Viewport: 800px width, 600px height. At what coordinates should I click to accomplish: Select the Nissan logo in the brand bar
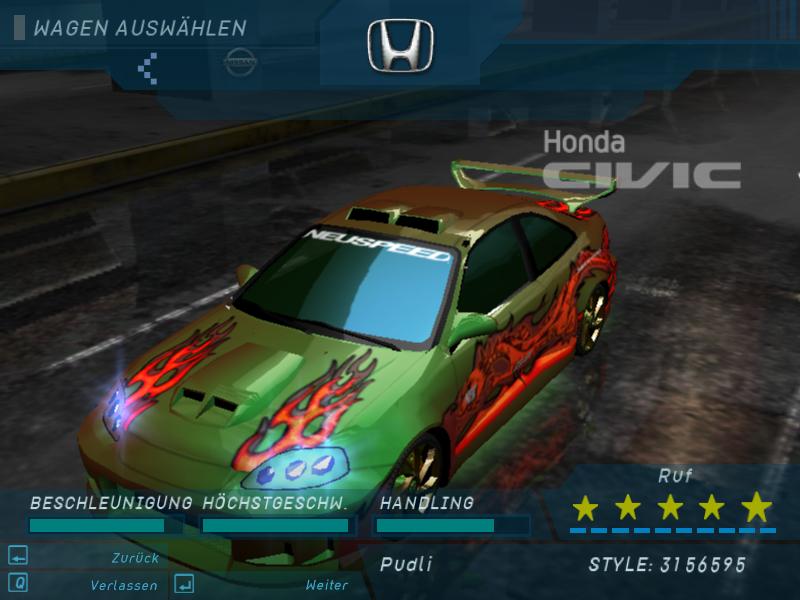point(240,62)
